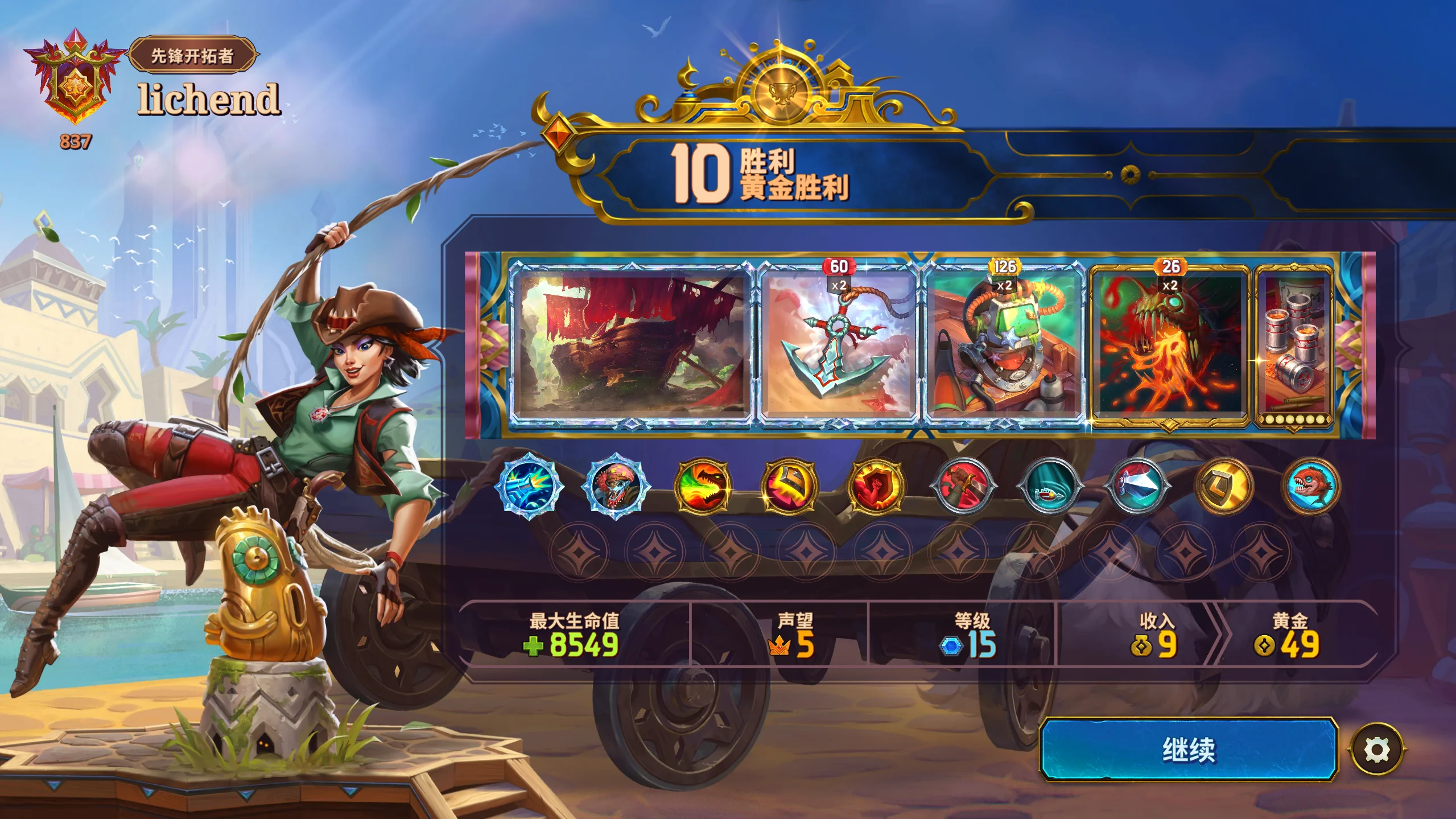Open settings via the gear icon
The height and width of the screenshot is (819, 1456).
(x=1377, y=750)
